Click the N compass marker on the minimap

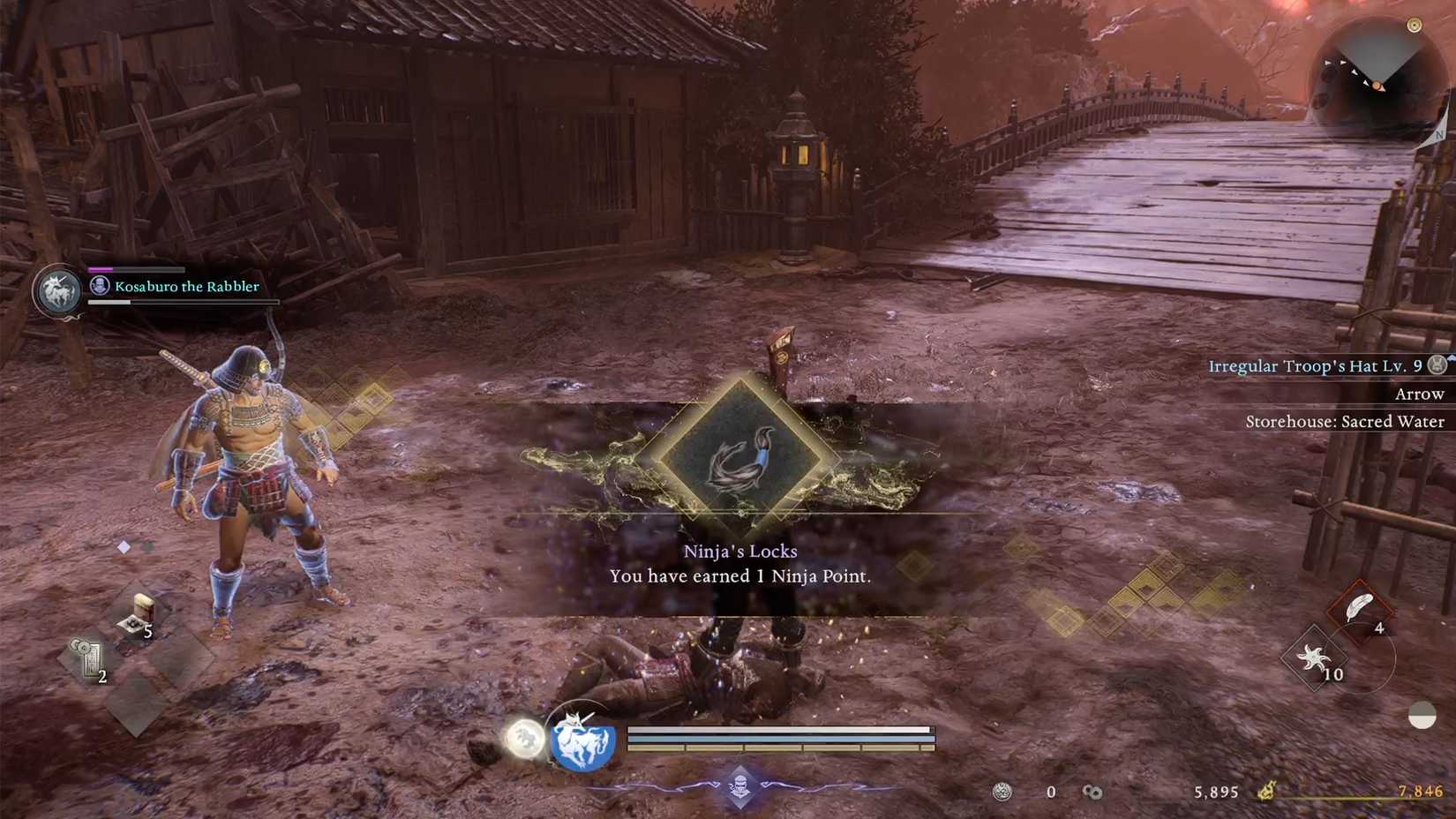coord(1442,137)
